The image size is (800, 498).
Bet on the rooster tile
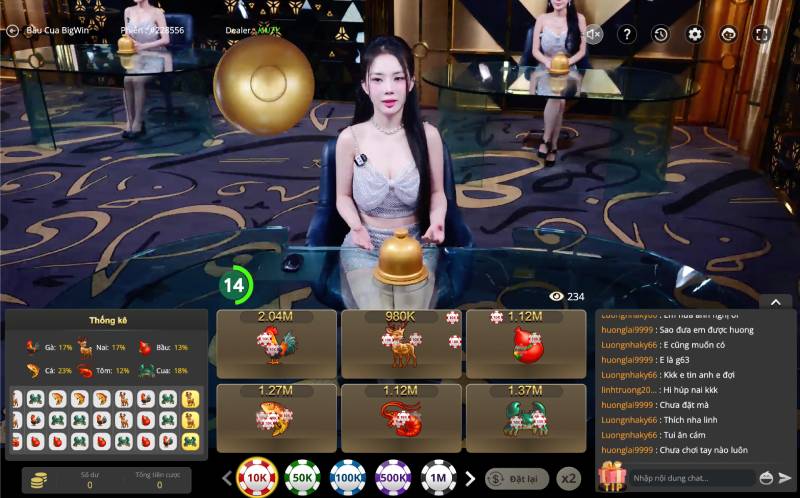pos(277,343)
